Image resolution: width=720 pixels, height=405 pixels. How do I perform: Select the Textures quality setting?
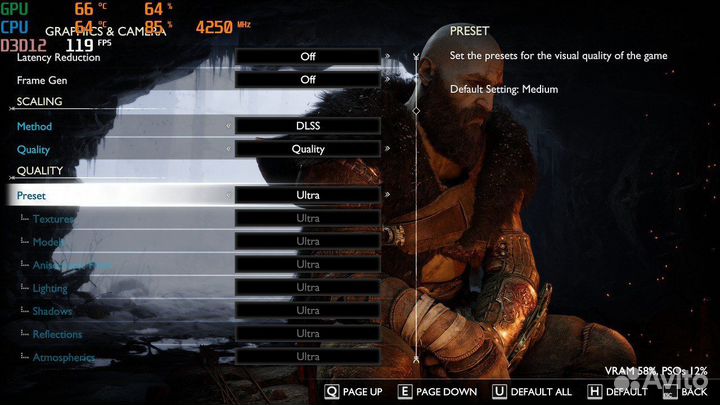point(54,219)
